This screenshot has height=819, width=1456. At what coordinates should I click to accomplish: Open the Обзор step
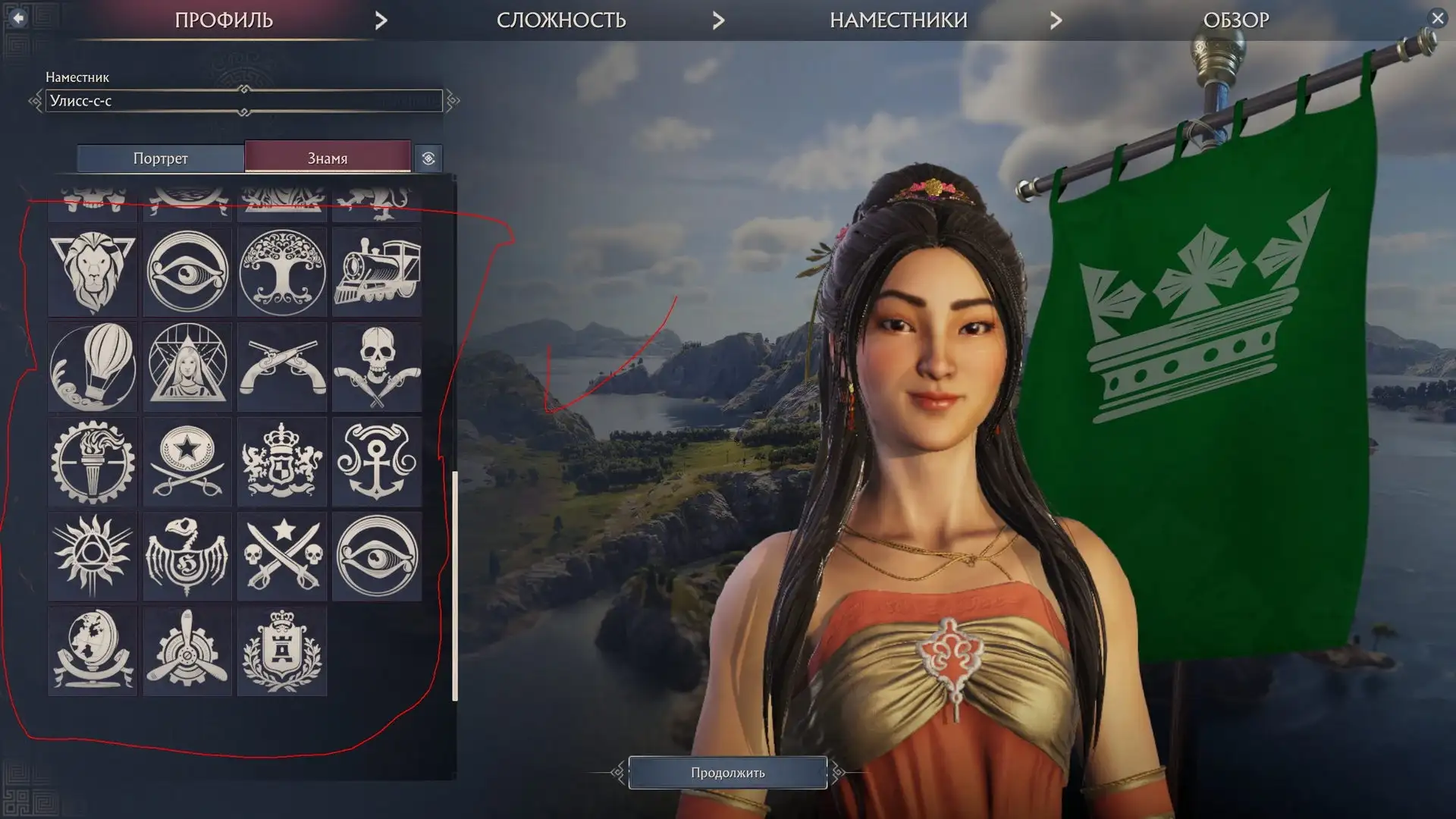(x=1235, y=20)
